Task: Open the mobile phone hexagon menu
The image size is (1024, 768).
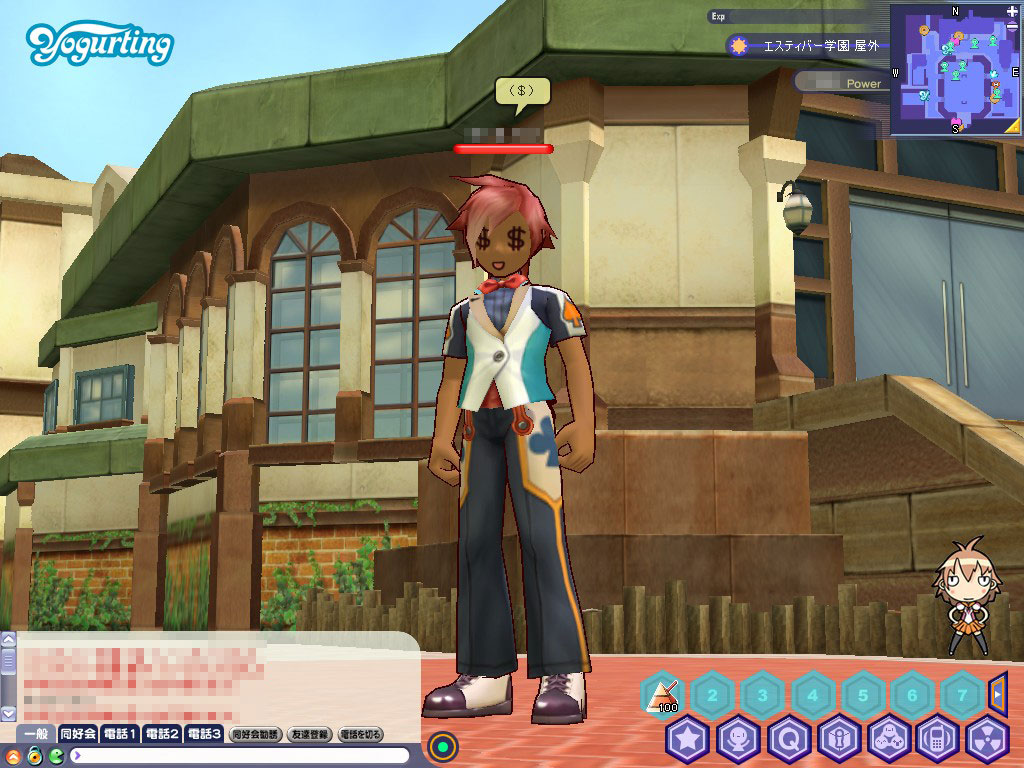Action: [938, 740]
